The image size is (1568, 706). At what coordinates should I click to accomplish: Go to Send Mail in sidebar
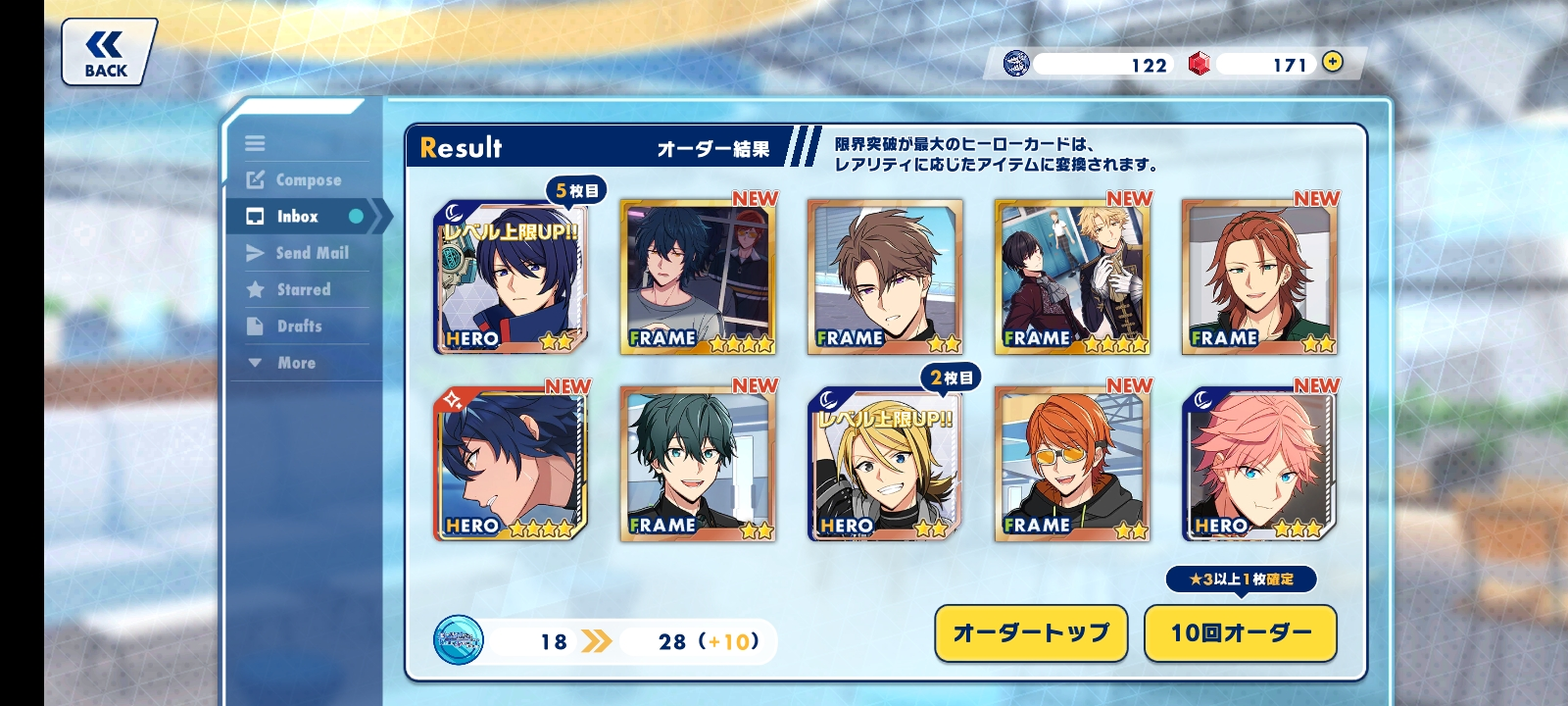click(311, 253)
